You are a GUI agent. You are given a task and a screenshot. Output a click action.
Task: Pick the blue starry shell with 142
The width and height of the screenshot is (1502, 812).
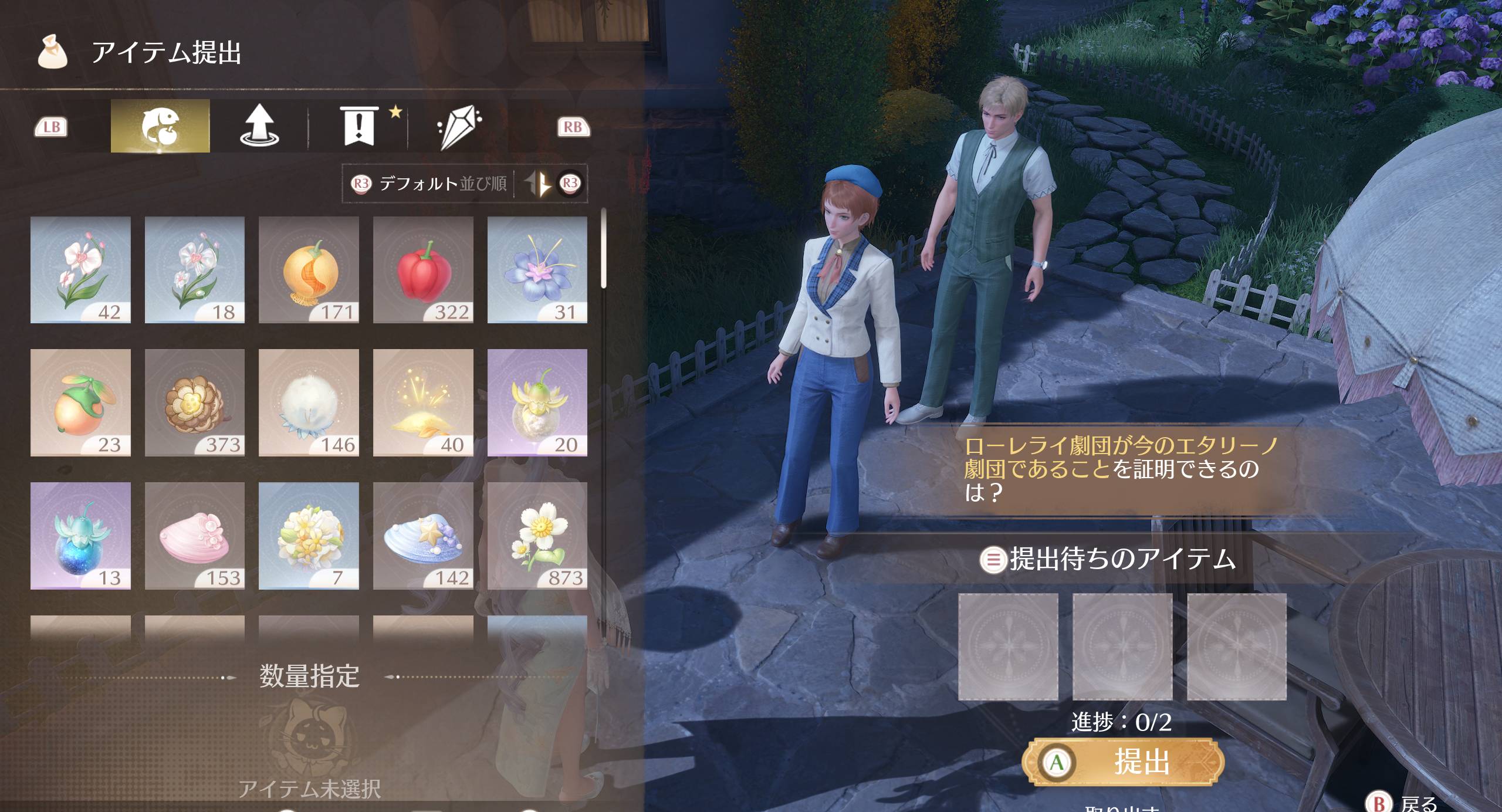[x=423, y=536]
